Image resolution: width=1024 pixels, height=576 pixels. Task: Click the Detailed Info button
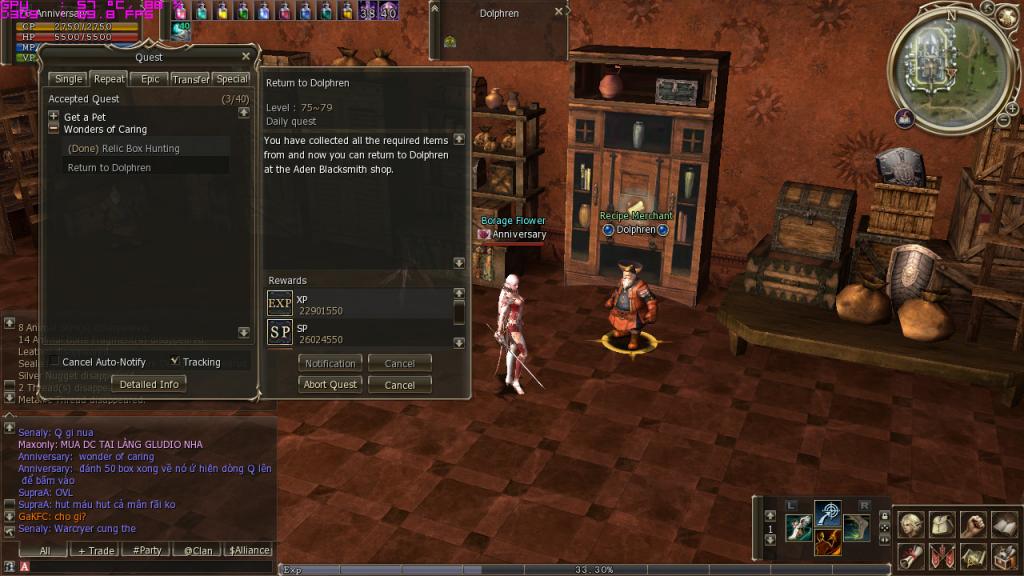click(149, 384)
